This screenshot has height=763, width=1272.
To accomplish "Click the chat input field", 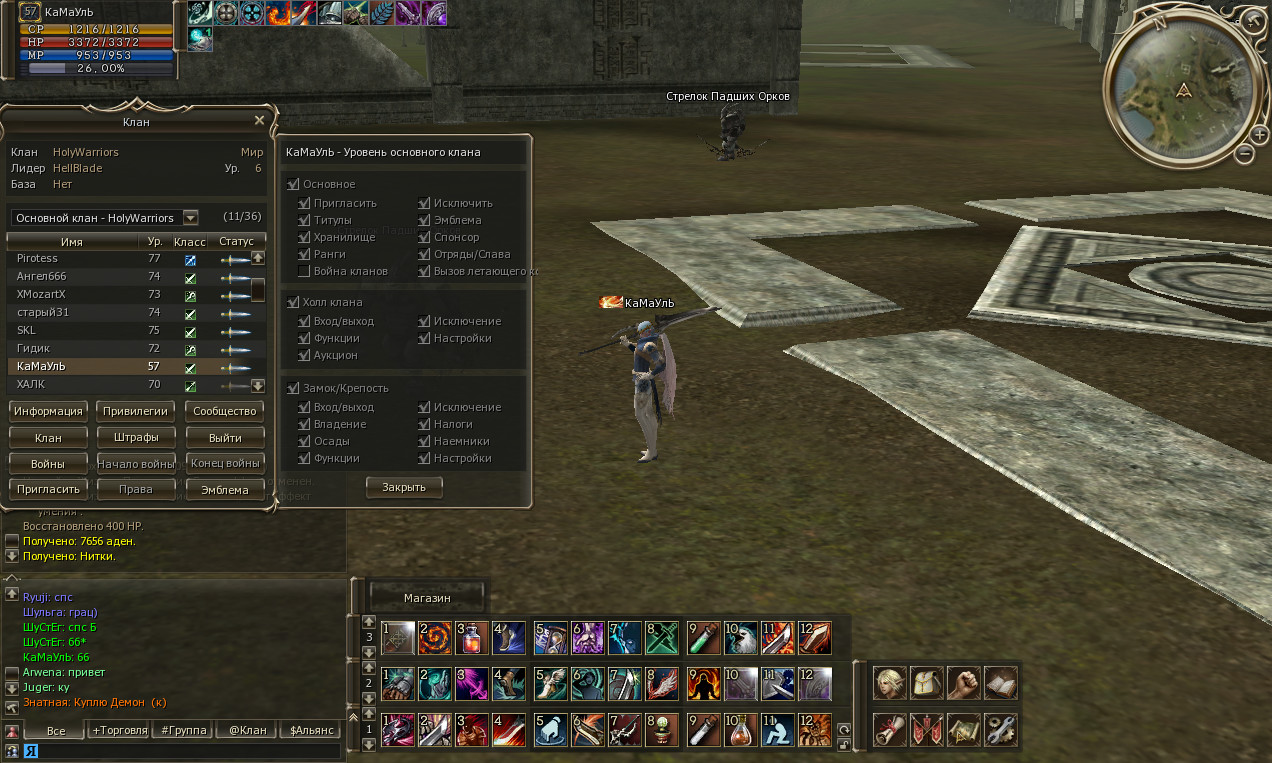I will pos(180,750).
